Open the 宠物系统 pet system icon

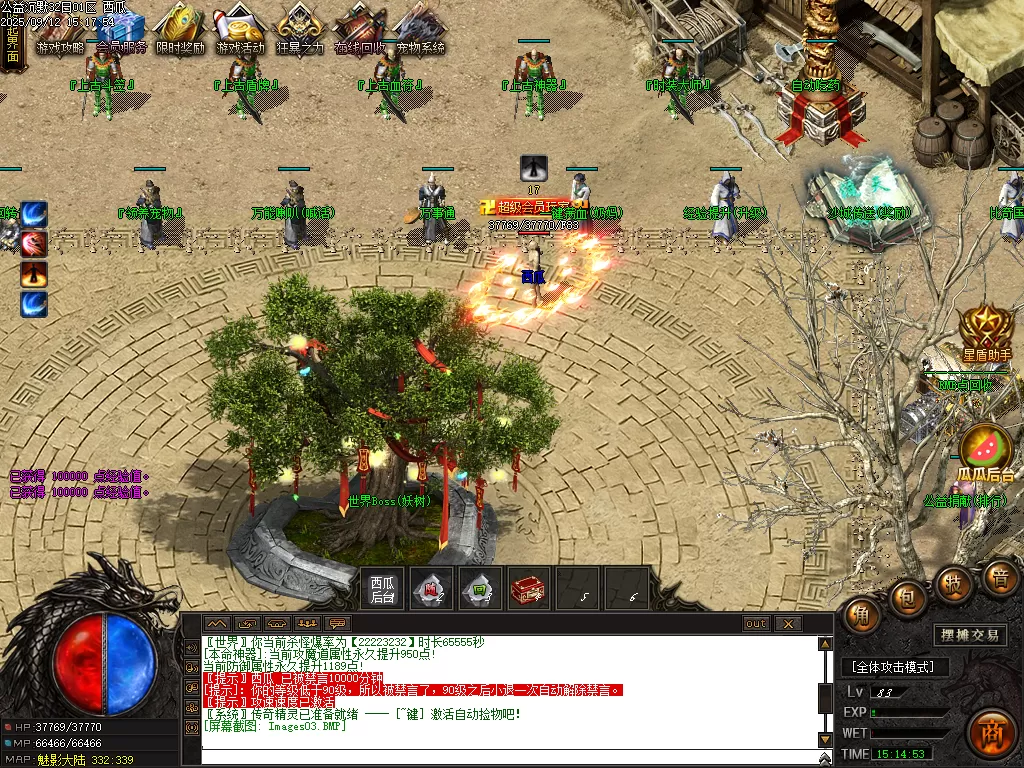click(x=420, y=28)
